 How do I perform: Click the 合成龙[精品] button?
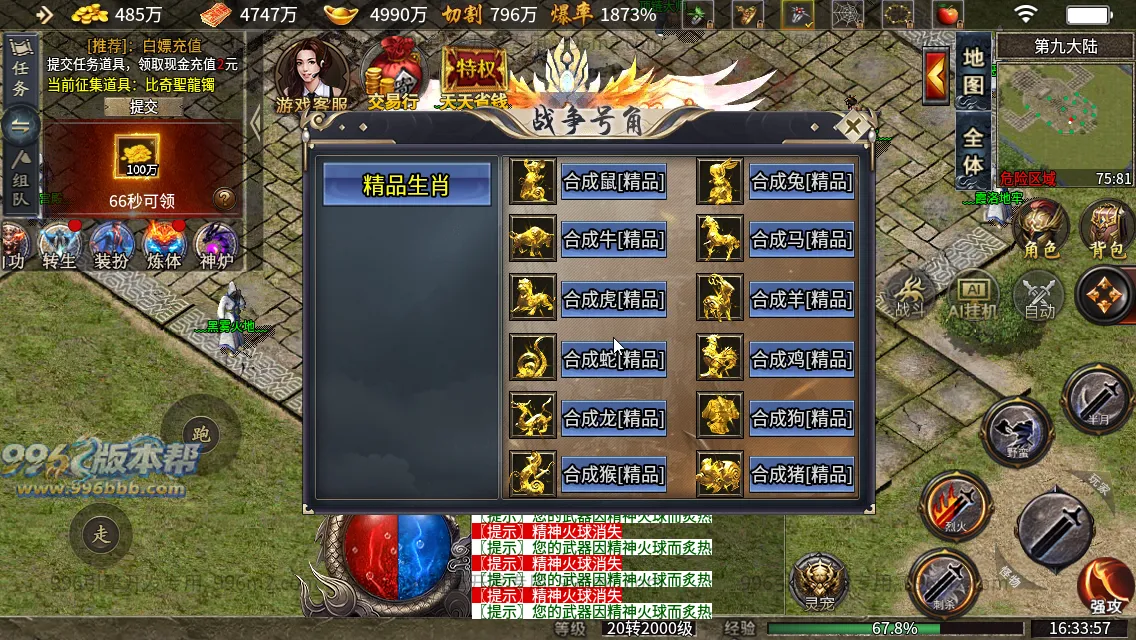pyautogui.click(x=613, y=417)
